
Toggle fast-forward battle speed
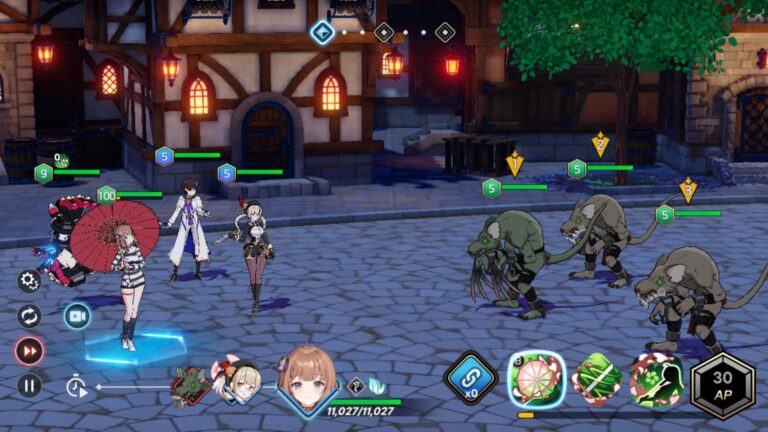click(29, 351)
